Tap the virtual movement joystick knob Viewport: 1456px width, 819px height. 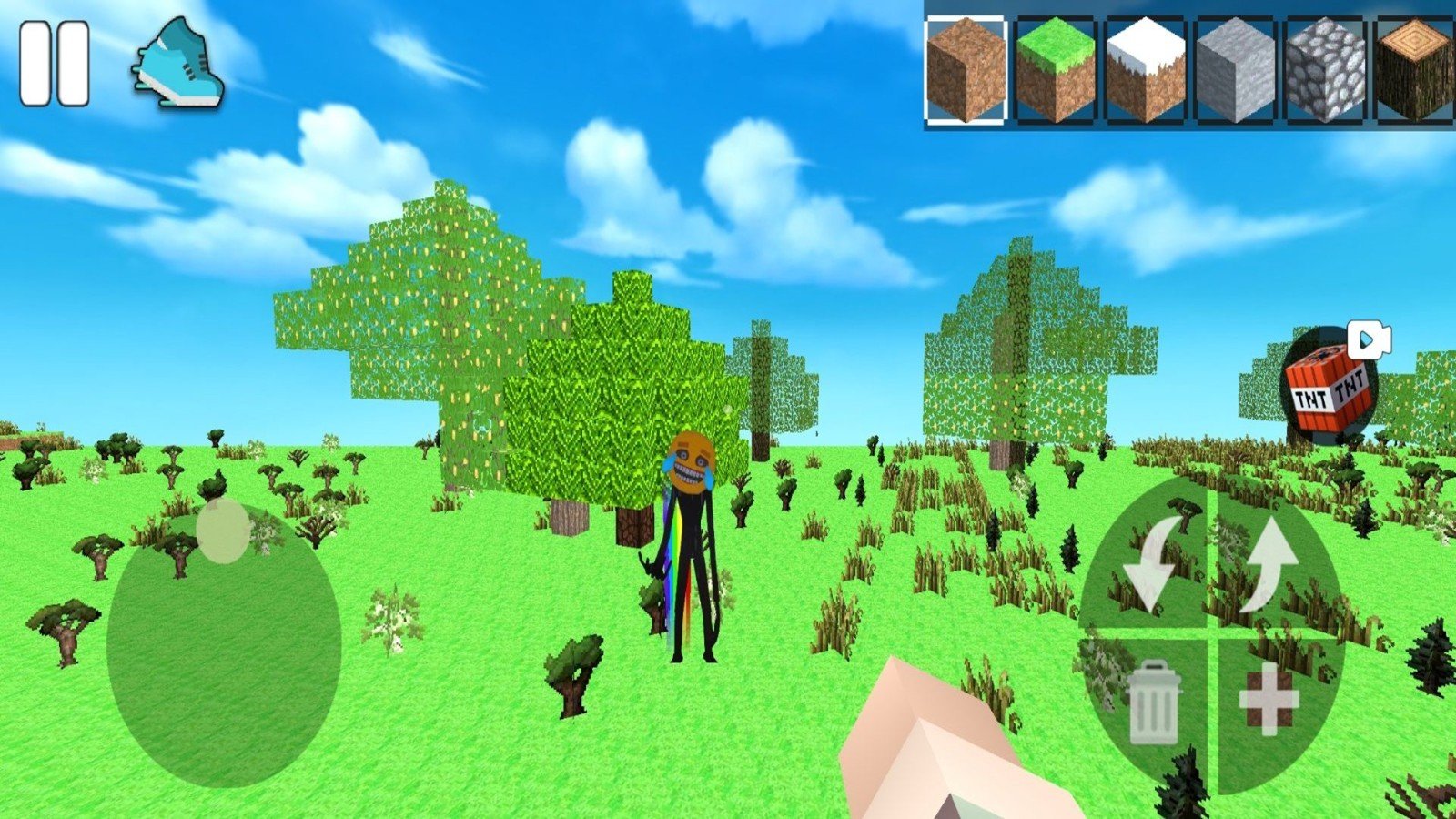pos(223,531)
